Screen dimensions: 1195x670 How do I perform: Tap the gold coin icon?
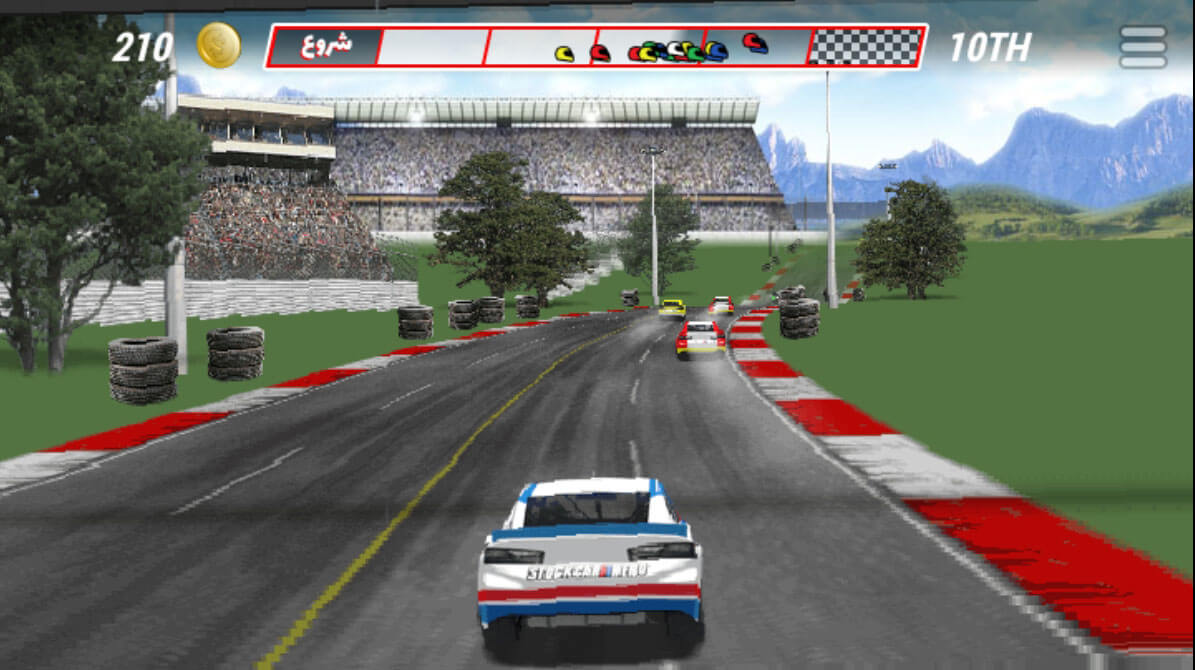(x=218, y=45)
